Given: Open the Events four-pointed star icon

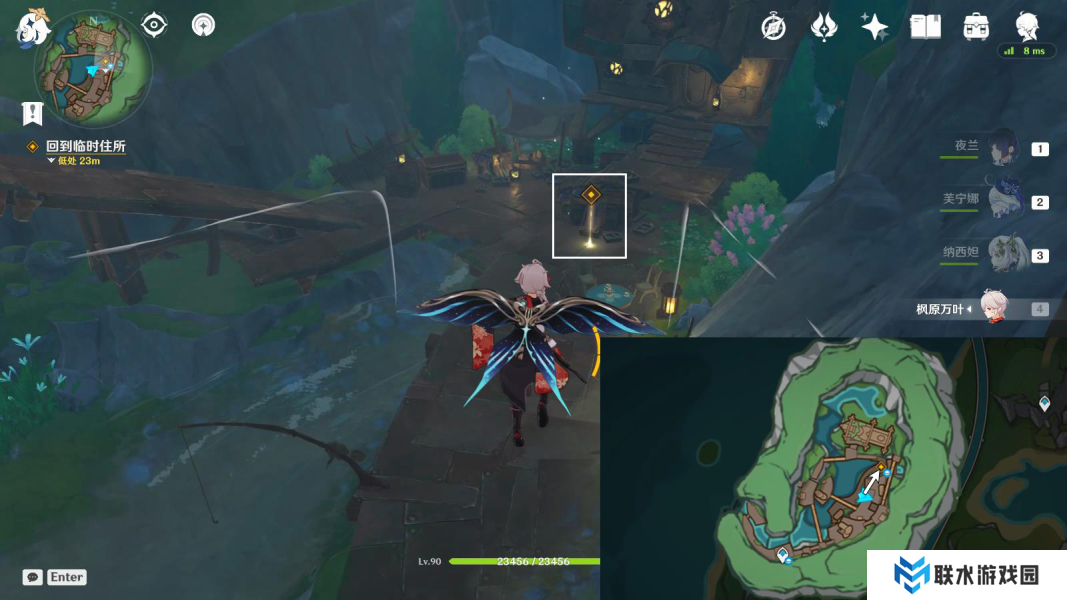Looking at the screenshot, I should 874,27.
